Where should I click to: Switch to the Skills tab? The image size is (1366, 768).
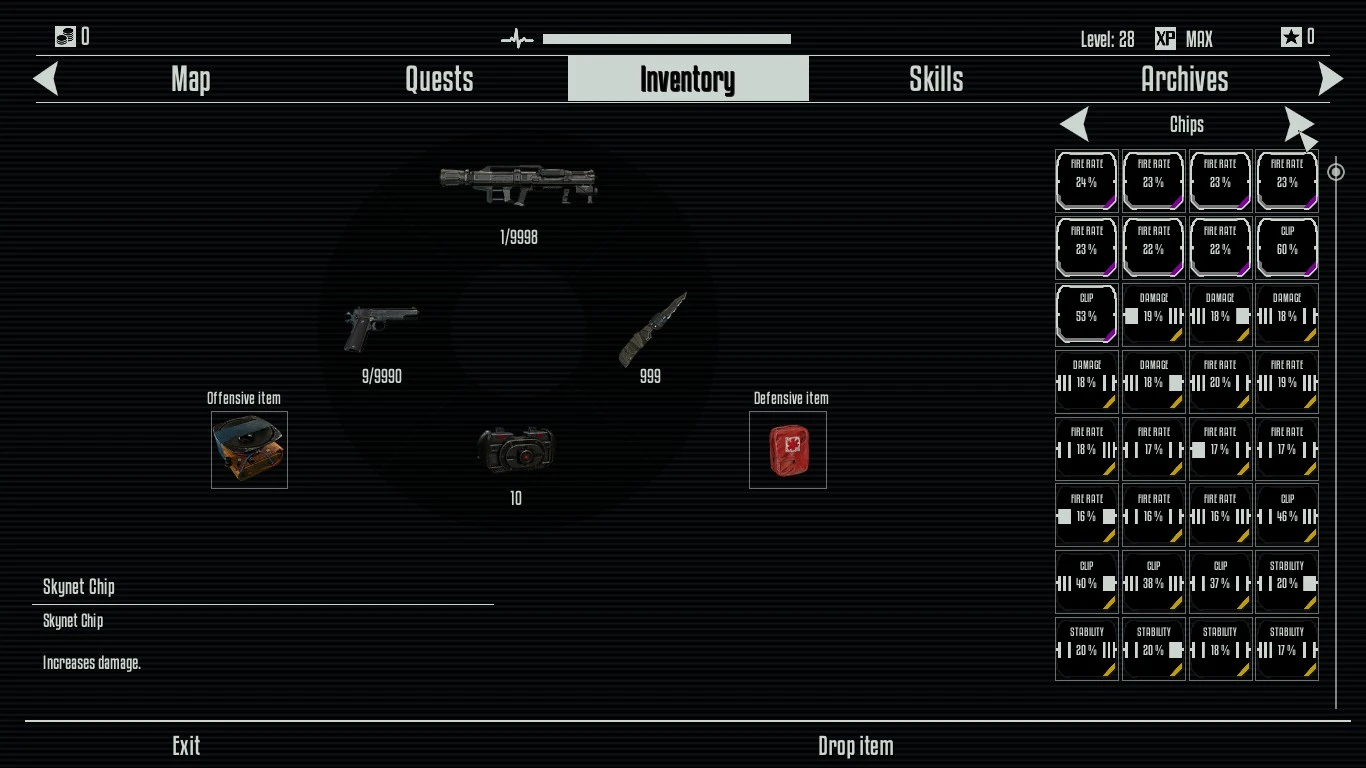(936, 79)
